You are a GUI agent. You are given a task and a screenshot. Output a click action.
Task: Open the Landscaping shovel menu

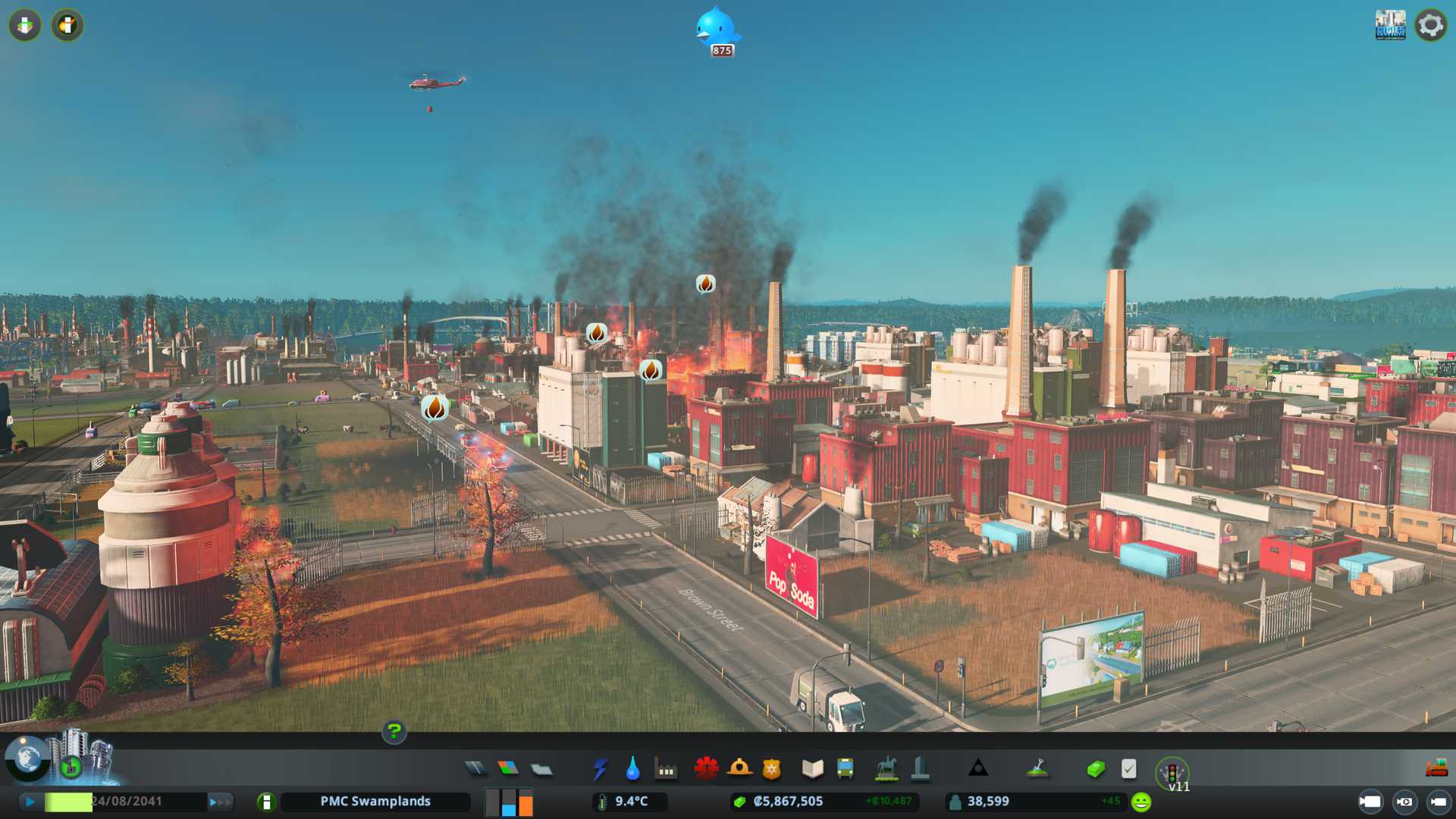[x=1037, y=769]
